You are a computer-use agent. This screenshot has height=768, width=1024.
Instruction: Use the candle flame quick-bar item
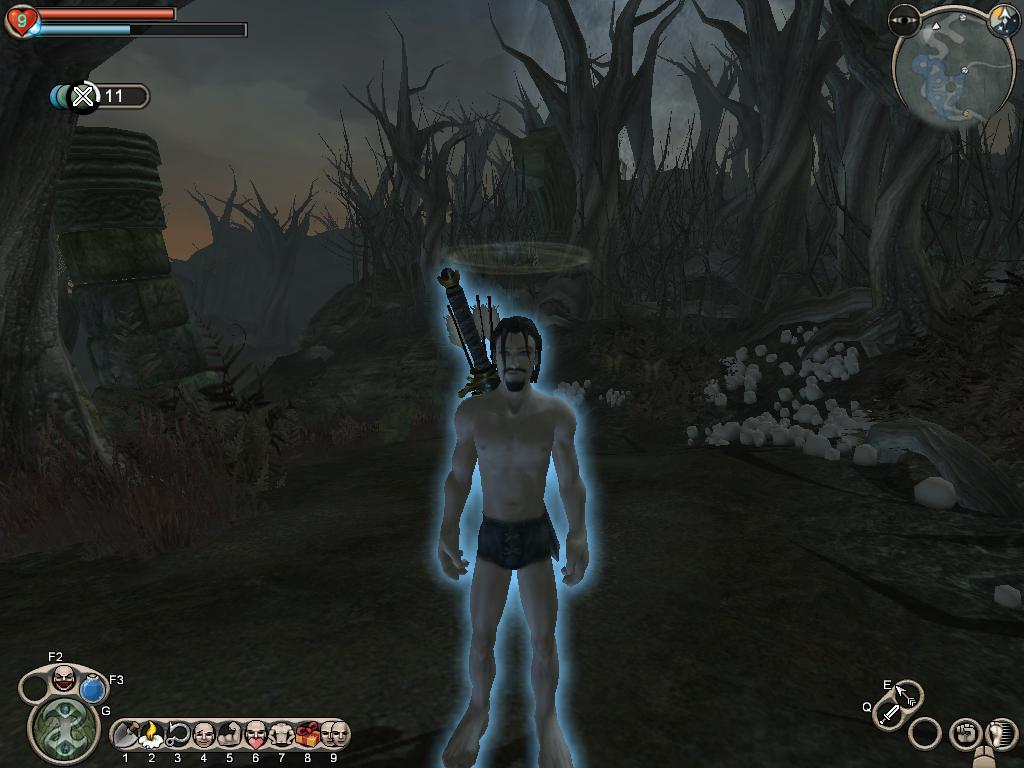click(x=152, y=736)
